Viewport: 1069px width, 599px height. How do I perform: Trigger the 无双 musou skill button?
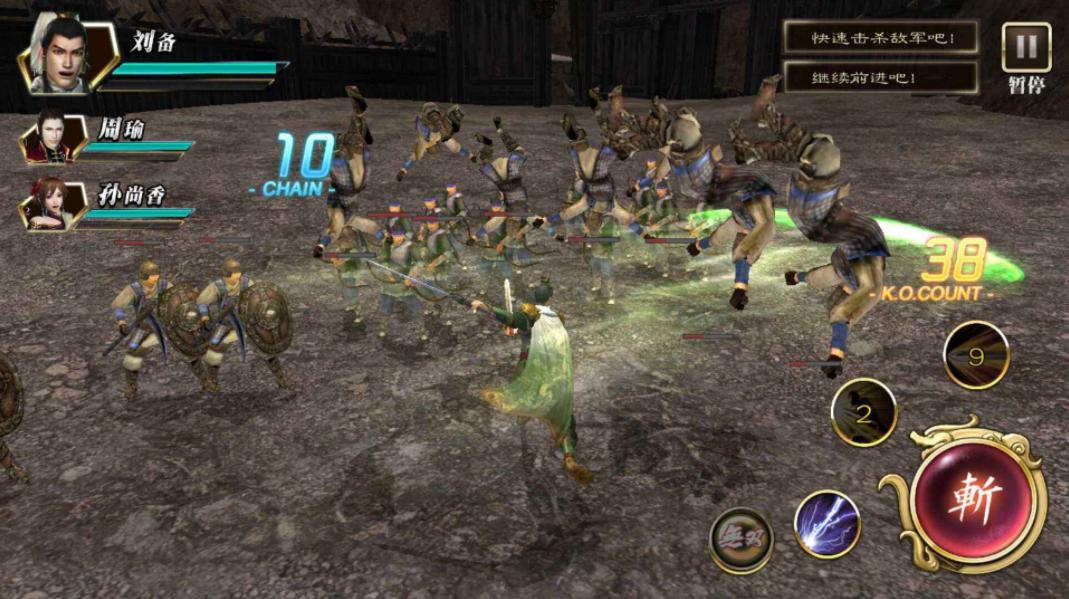tap(741, 540)
